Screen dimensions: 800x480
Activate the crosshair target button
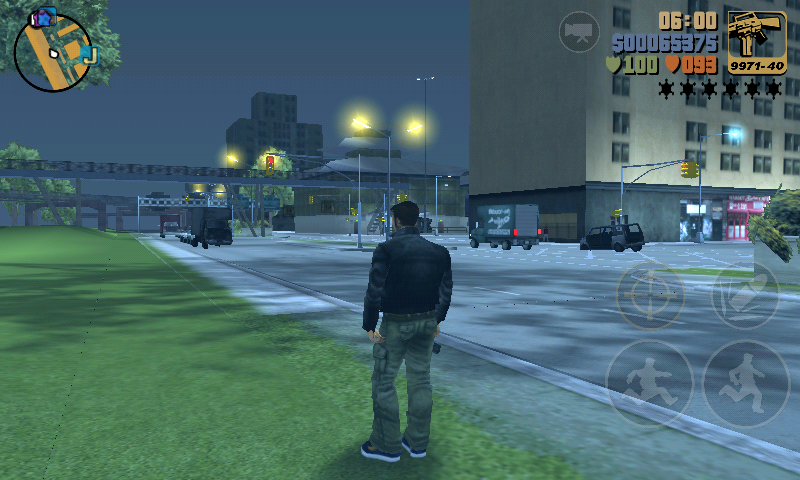click(x=649, y=296)
